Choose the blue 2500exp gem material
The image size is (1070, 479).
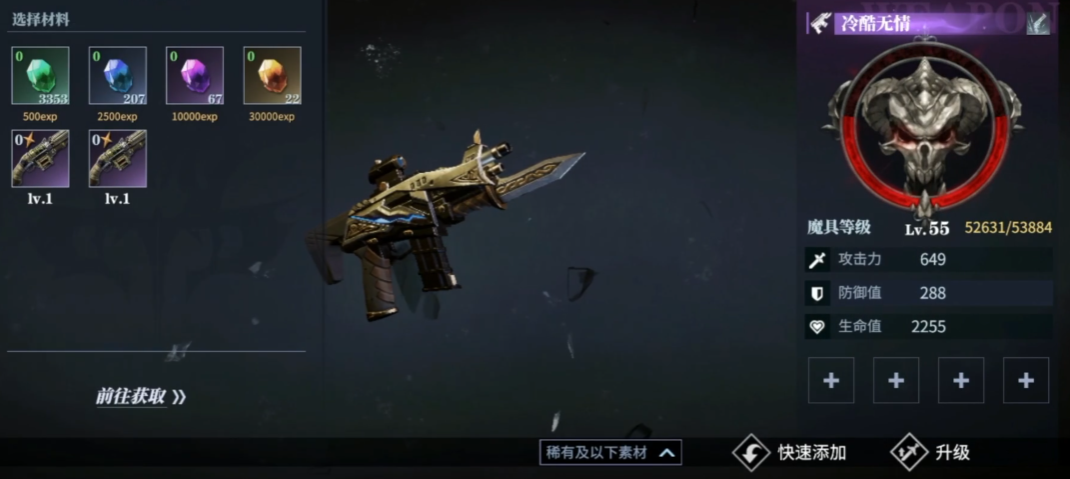[118, 76]
